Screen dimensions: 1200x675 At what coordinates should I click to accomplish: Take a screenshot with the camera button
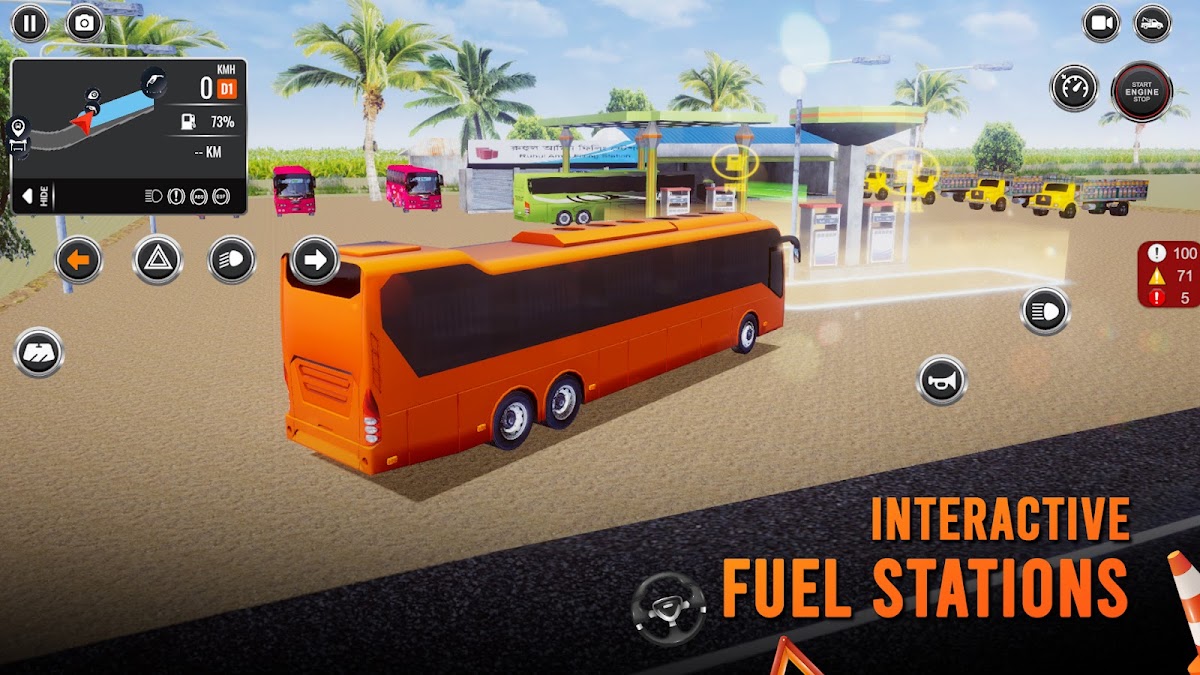click(x=84, y=23)
